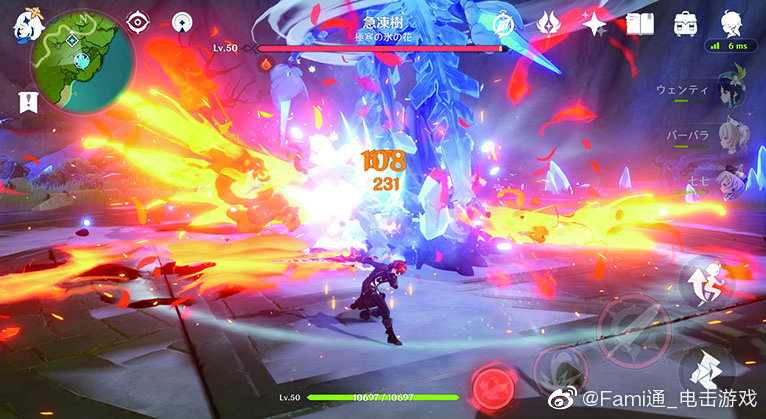Viewport: 766px width, 419px height.
Task: Tap the round star icon beside elemental sight
Action: 182,22
